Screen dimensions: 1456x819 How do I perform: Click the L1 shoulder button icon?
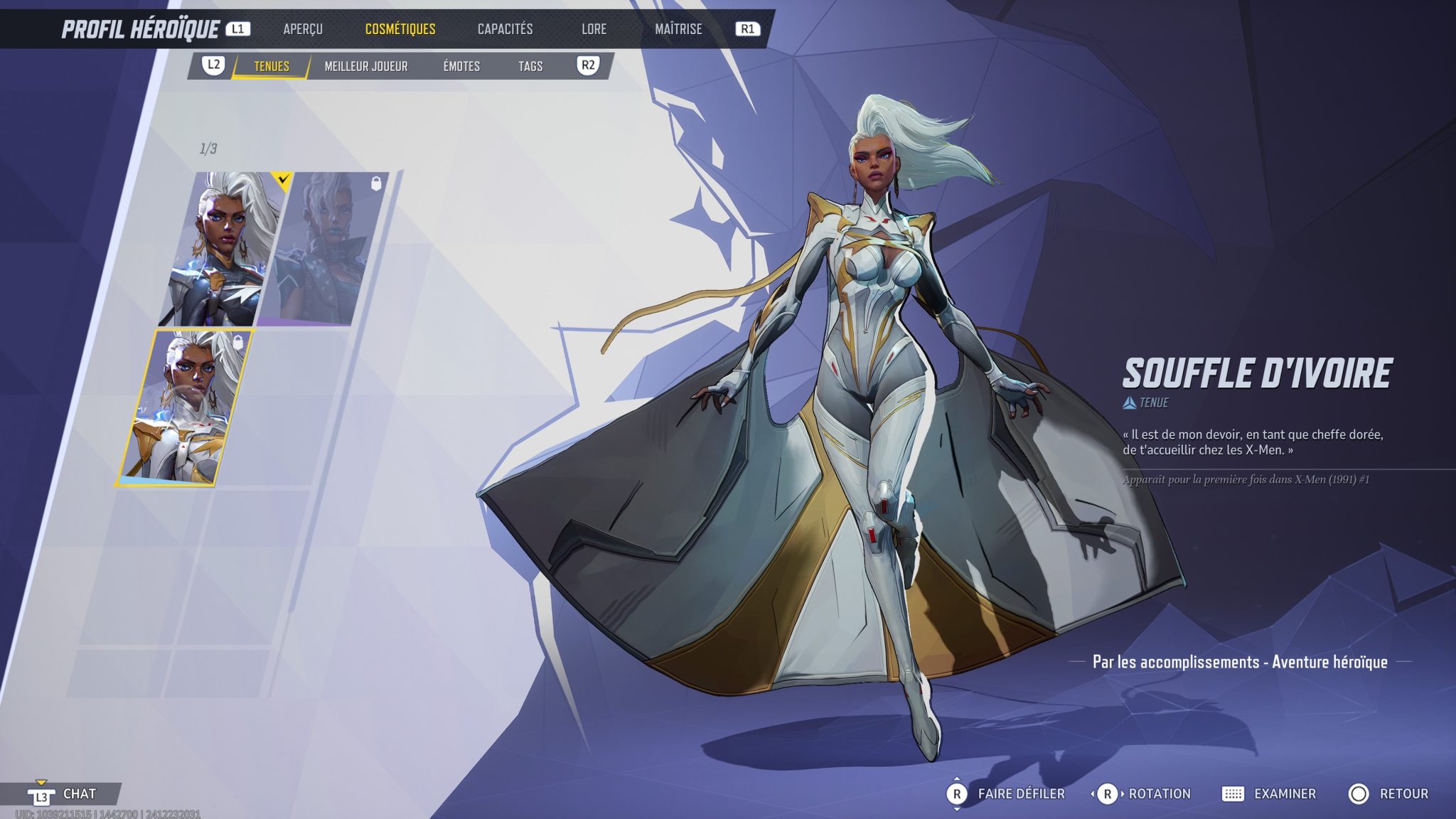[240, 30]
